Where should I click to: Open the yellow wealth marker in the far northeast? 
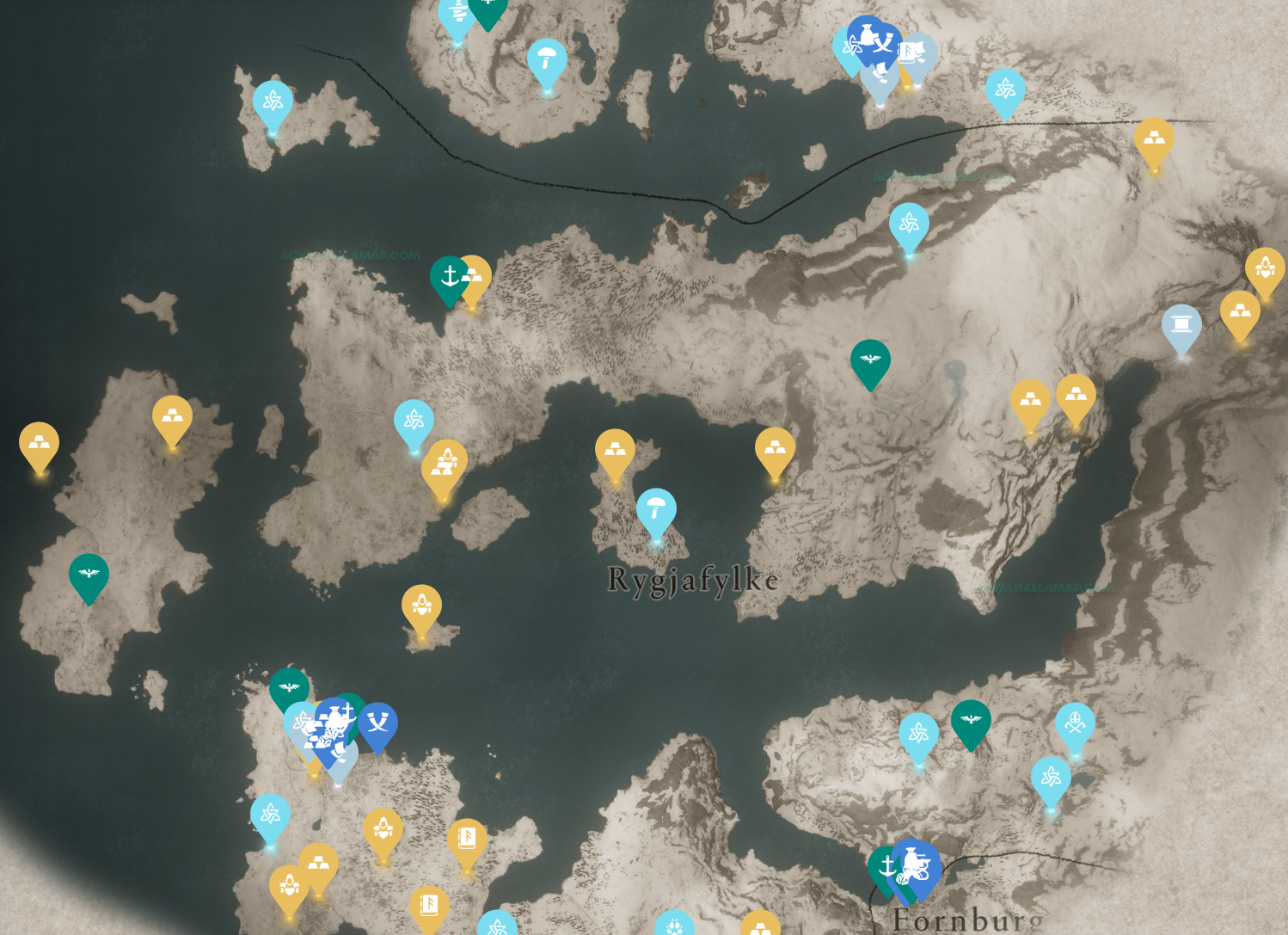(x=1156, y=139)
